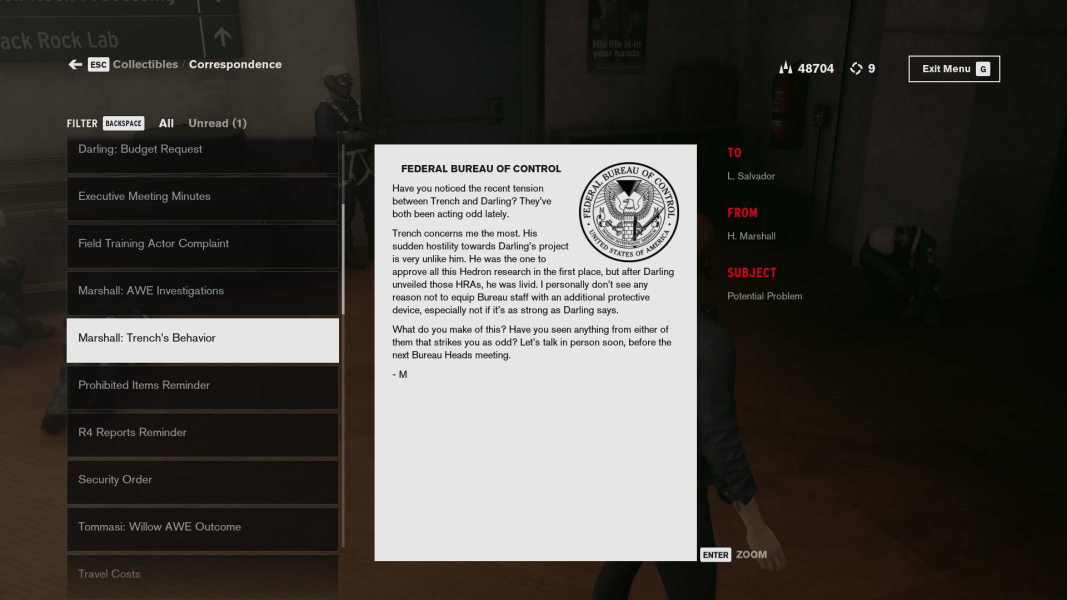
Task: Select Executive Meeting Minutes entry
Action: (x=202, y=197)
